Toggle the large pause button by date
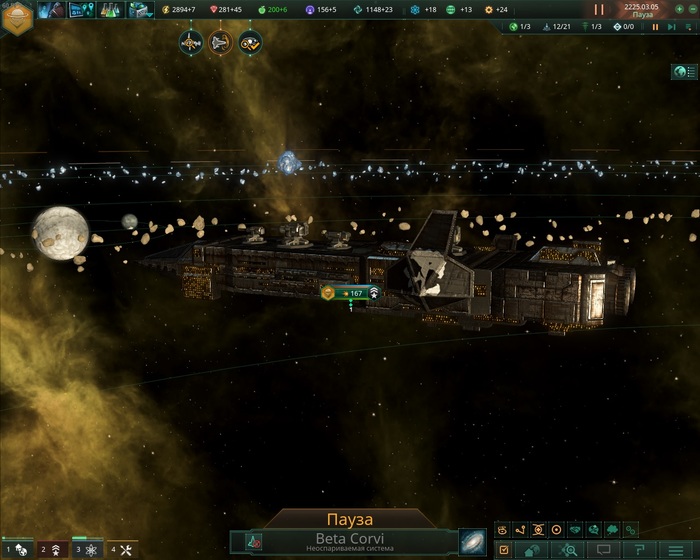This screenshot has height=560, width=700. click(600, 9)
